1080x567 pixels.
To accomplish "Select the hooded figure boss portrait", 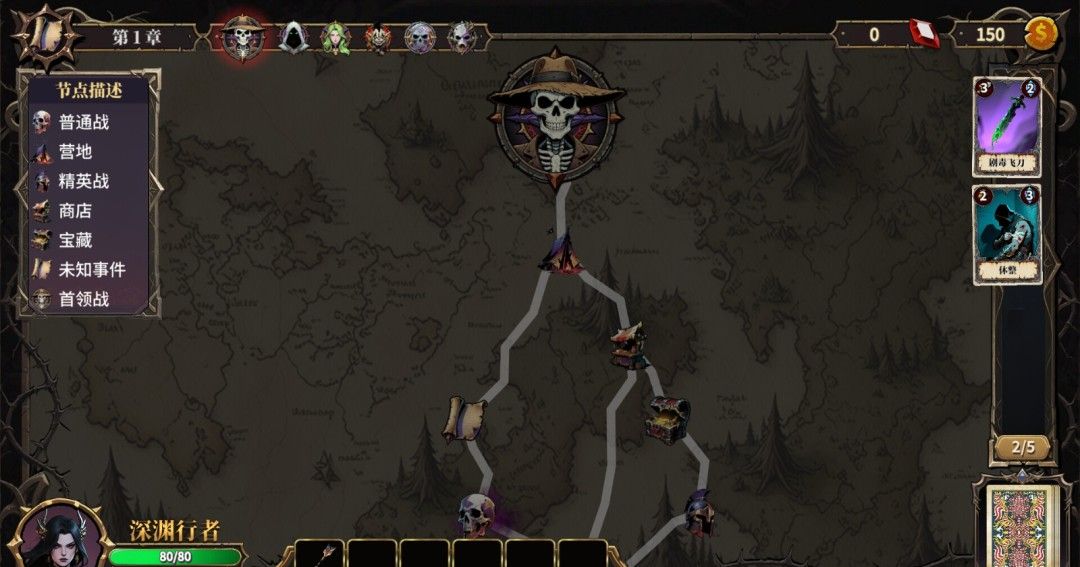I will click(x=292, y=37).
